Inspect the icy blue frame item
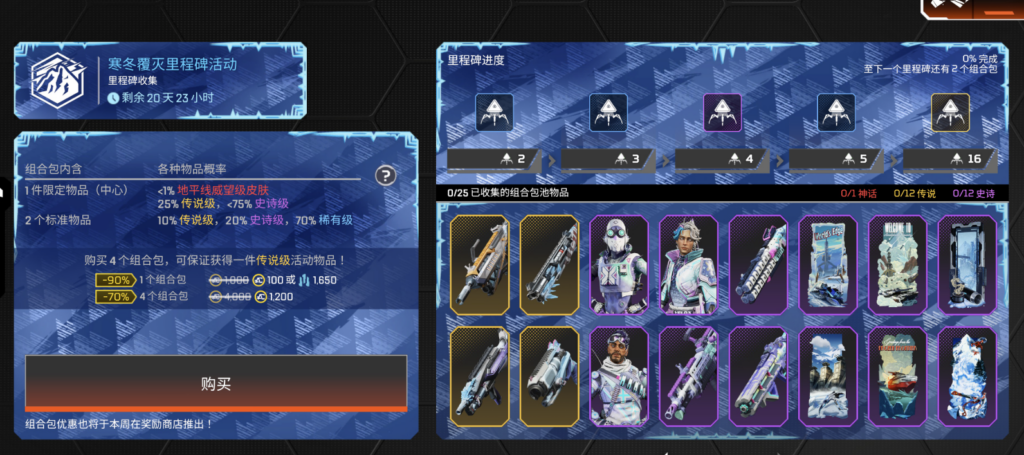Image resolution: width=1024 pixels, height=455 pixels. [x=966, y=264]
